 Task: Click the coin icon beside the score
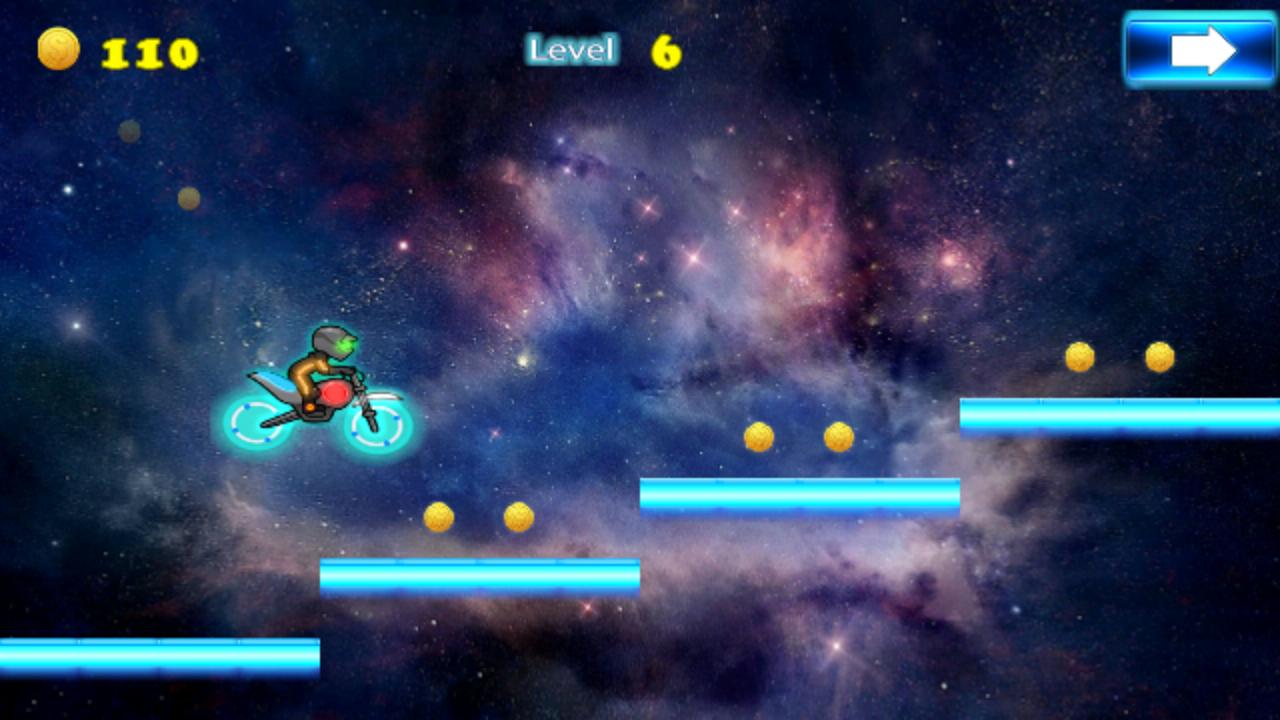57,48
